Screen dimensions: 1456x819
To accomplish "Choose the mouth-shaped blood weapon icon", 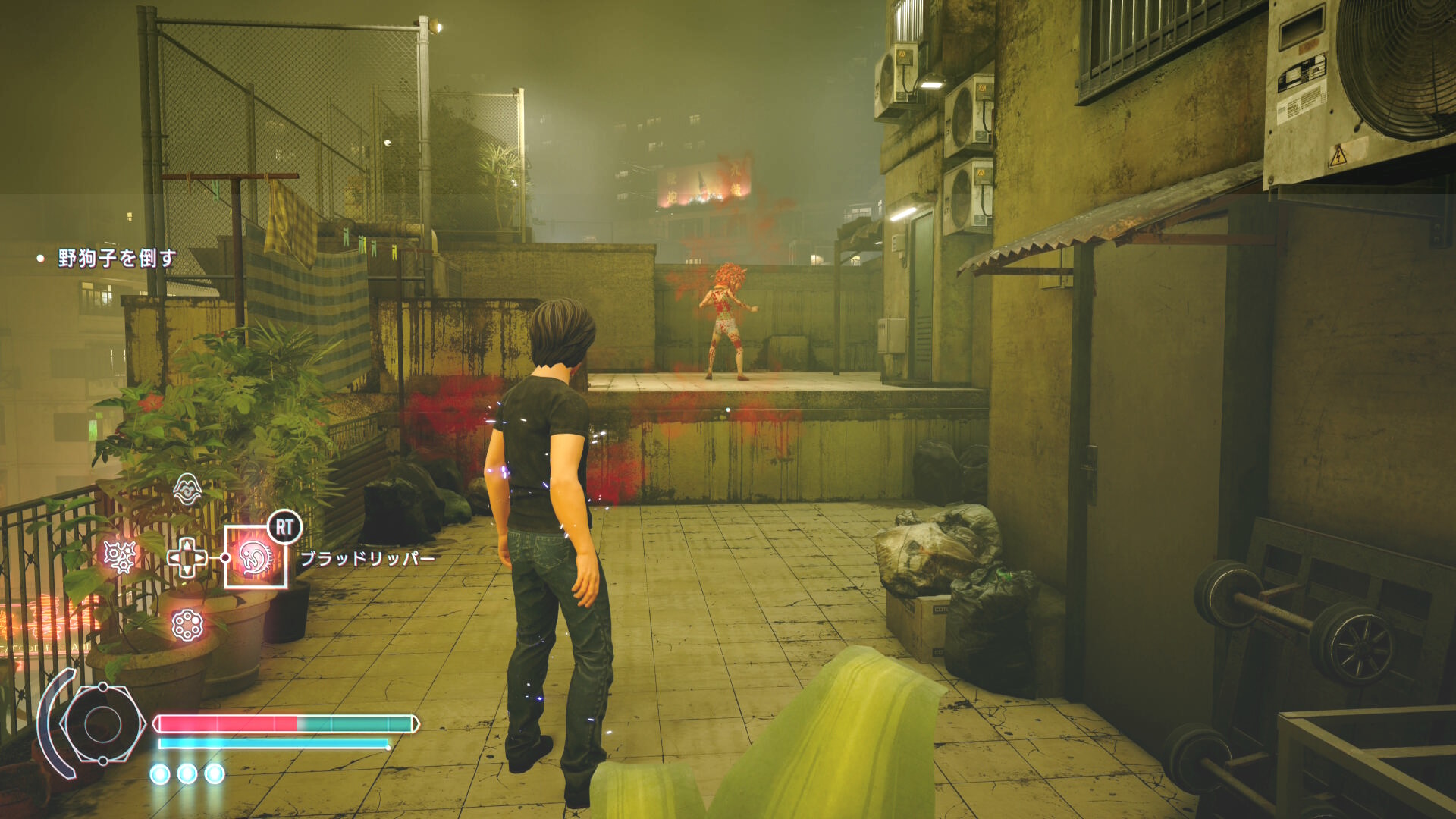I will pos(187,489).
